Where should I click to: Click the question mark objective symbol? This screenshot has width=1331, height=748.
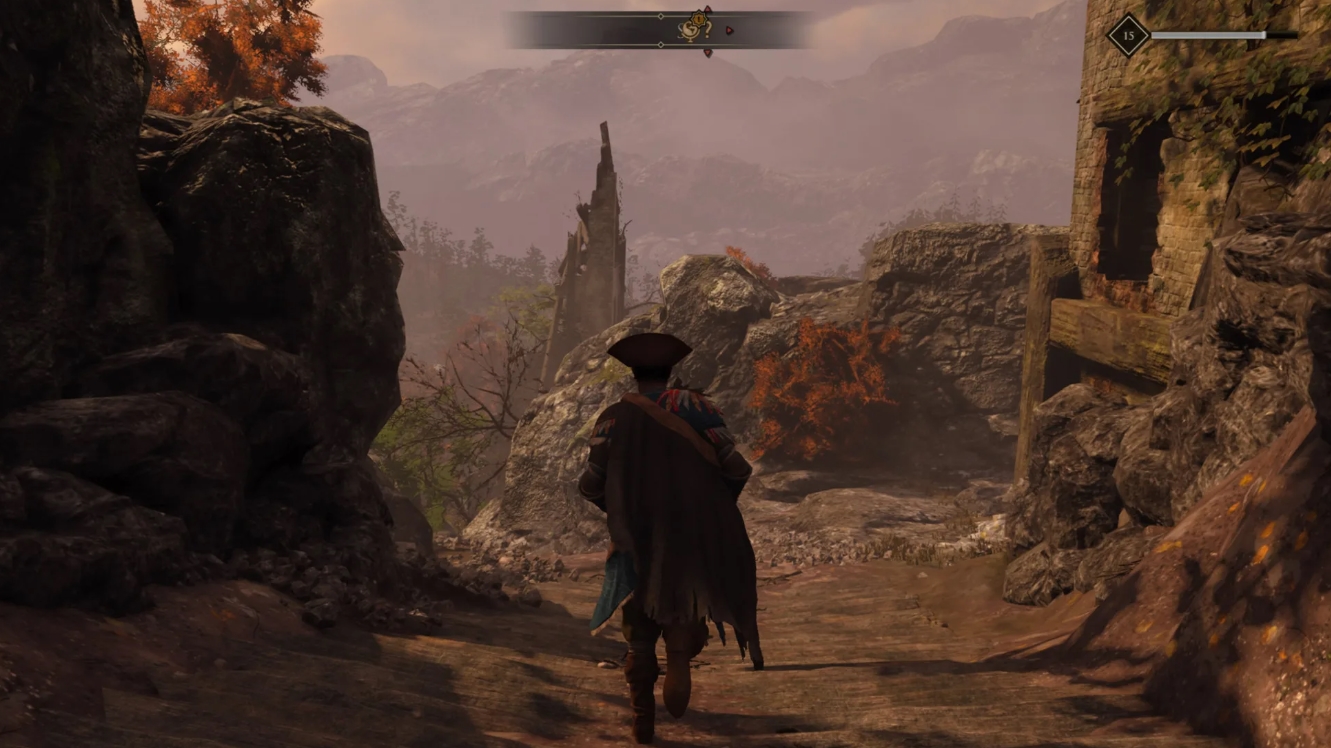pyautogui.click(x=708, y=30)
